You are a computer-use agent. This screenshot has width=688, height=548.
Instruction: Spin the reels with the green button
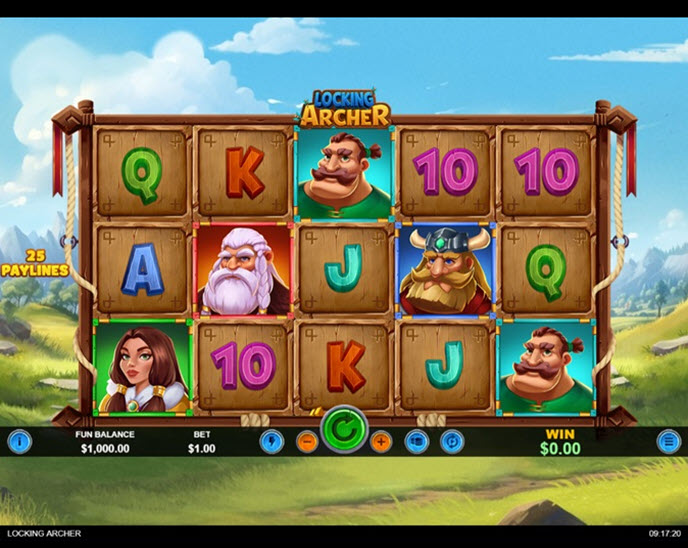(x=344, y=433)
